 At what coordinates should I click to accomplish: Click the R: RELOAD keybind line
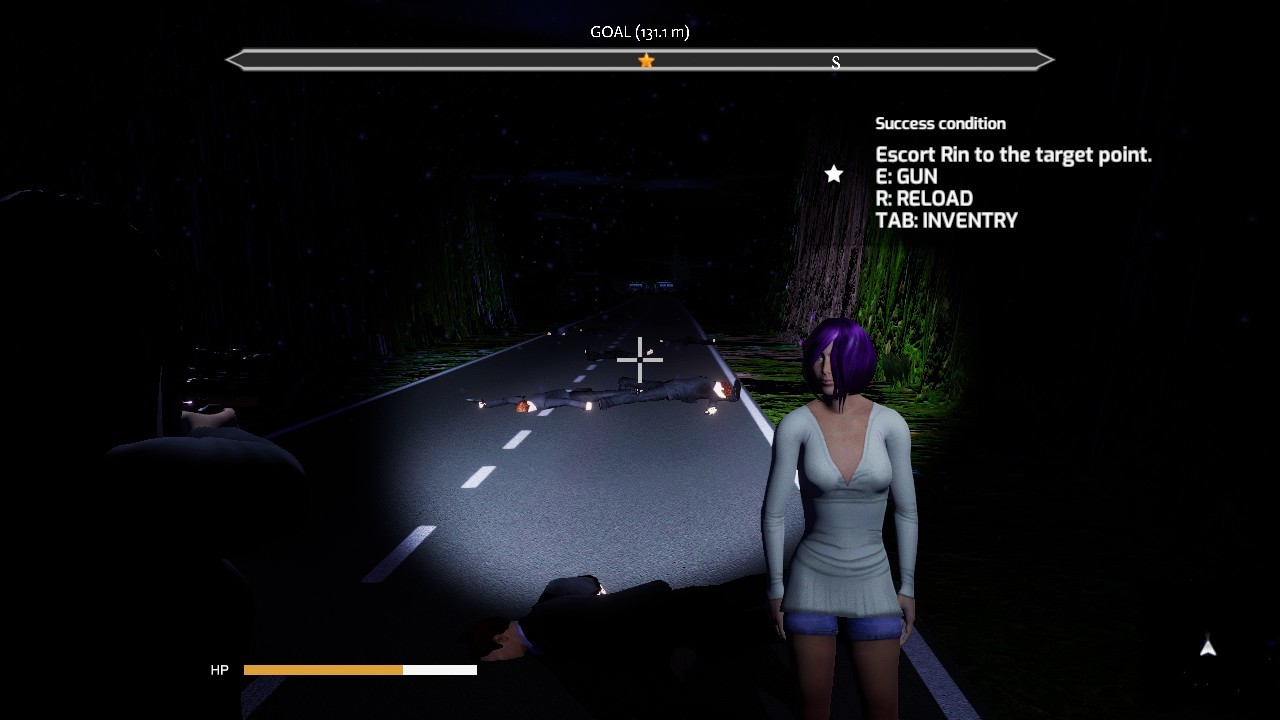[922, 198]
